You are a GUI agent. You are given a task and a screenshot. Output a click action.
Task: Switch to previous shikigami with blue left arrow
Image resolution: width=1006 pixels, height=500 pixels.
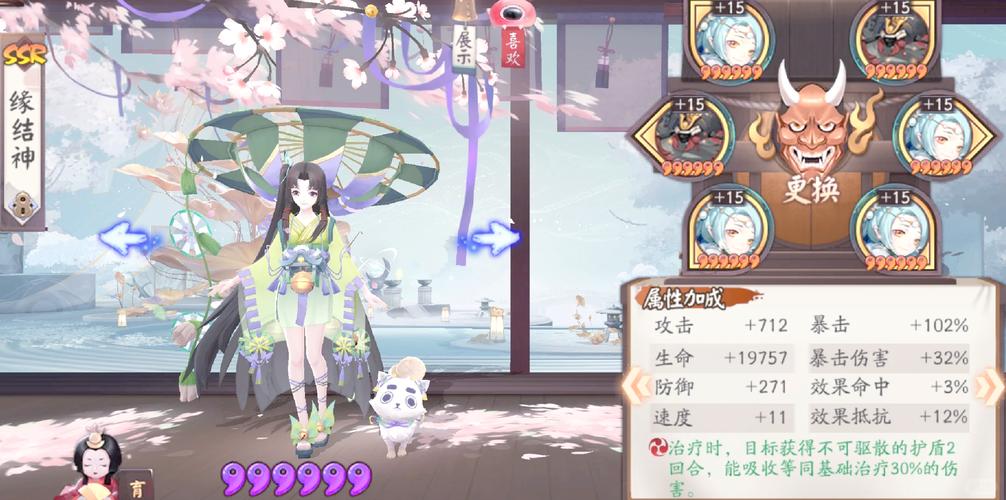[130, 238]
